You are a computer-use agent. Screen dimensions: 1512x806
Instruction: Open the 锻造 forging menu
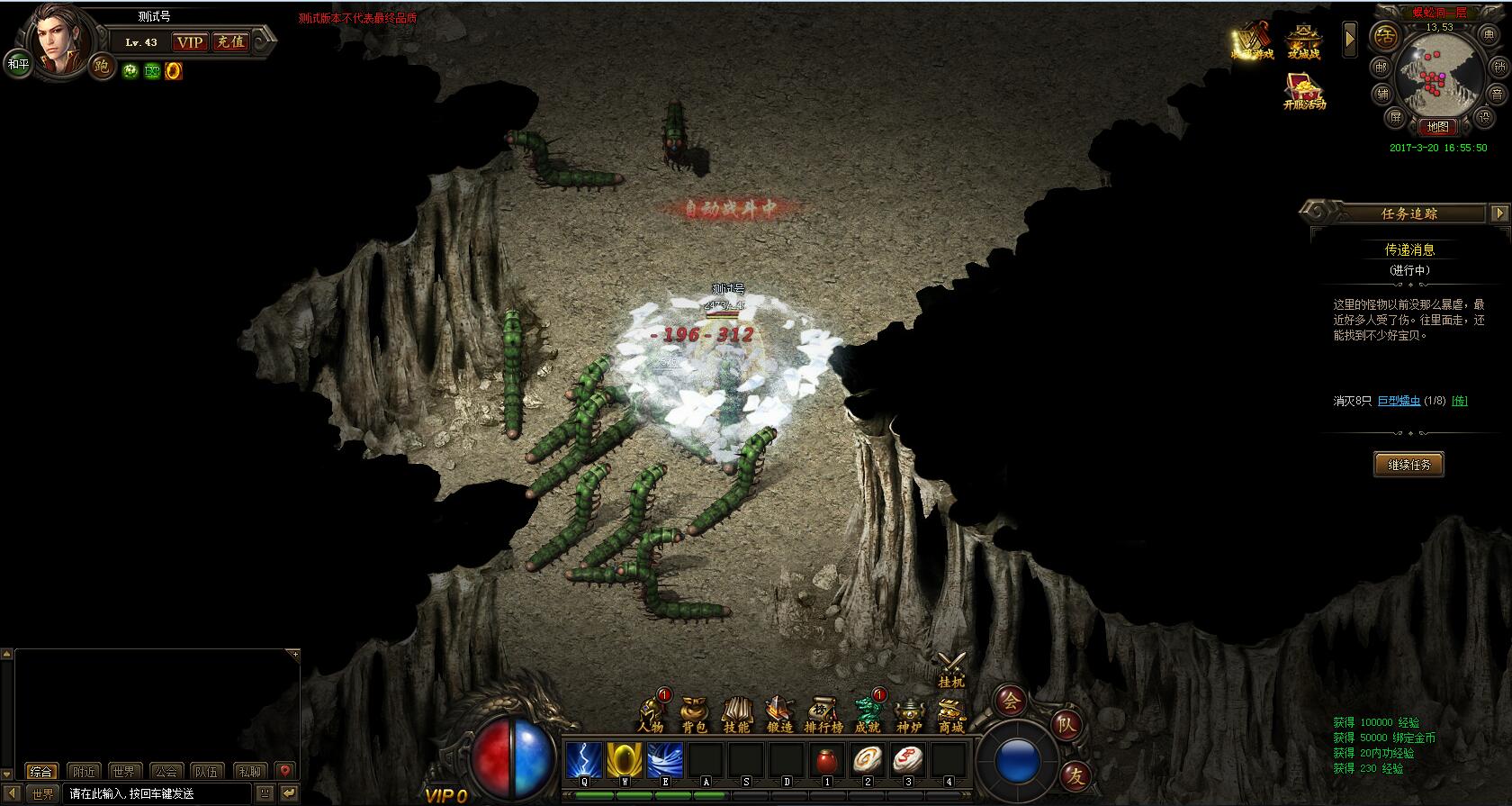(x=779, y=714)
